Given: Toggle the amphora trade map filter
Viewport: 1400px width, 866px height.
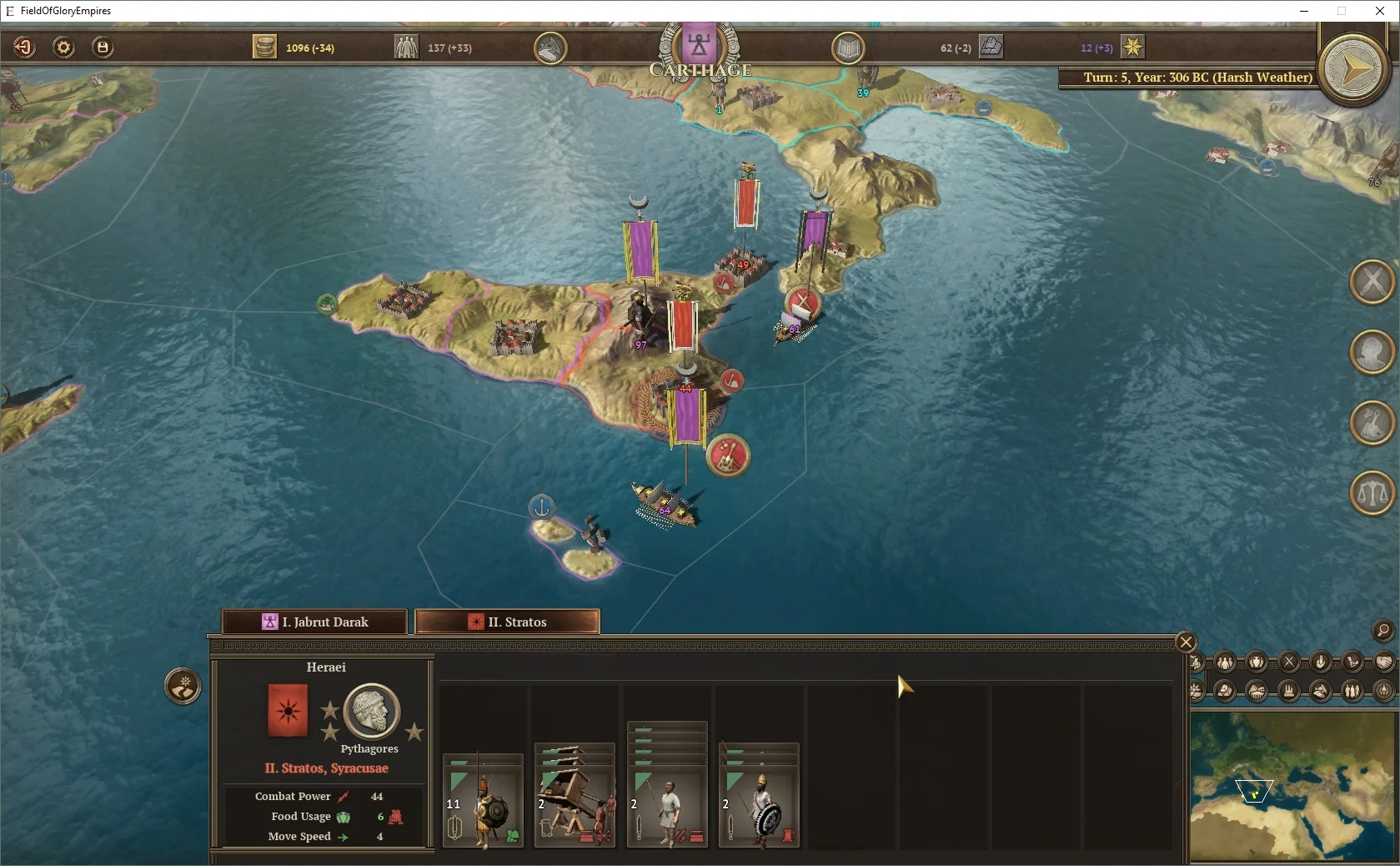Looking at the screenshot, I should 1254,663.
